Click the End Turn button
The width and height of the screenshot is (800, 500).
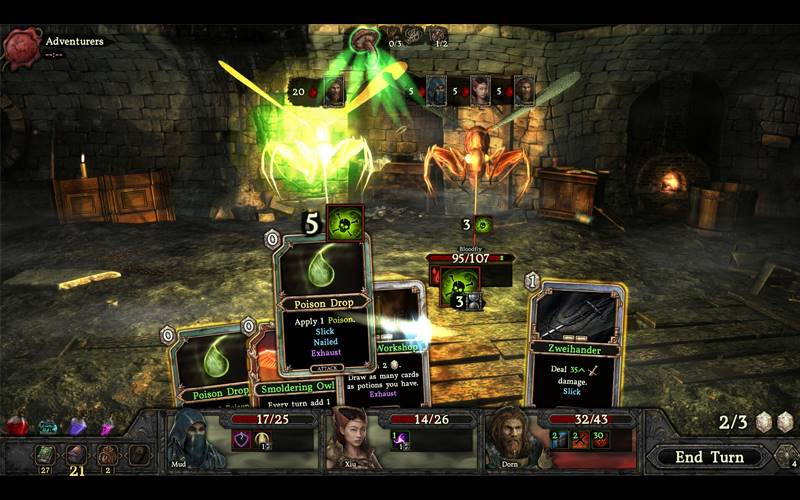[x=709, y=457]
